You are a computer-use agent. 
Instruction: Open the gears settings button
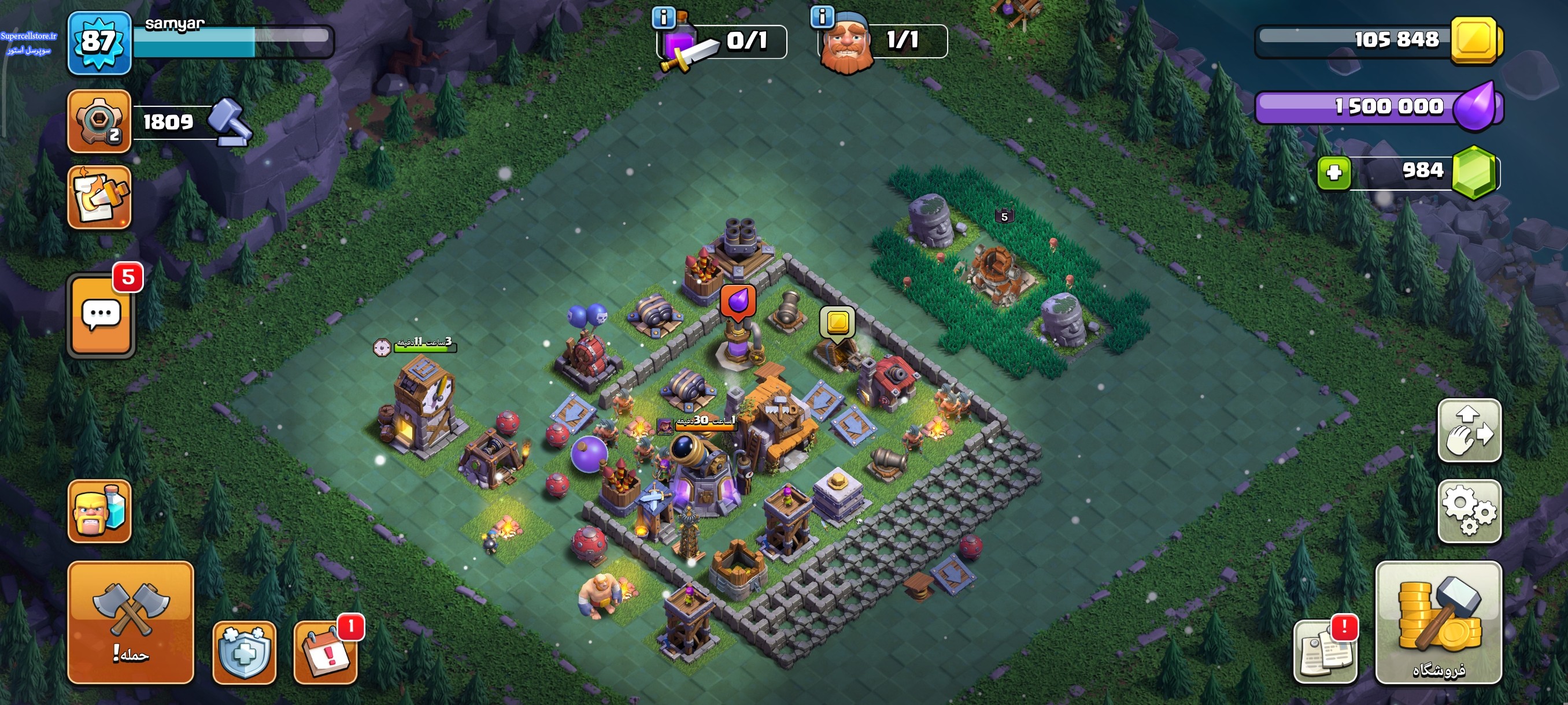click(x=1469, y=511)
